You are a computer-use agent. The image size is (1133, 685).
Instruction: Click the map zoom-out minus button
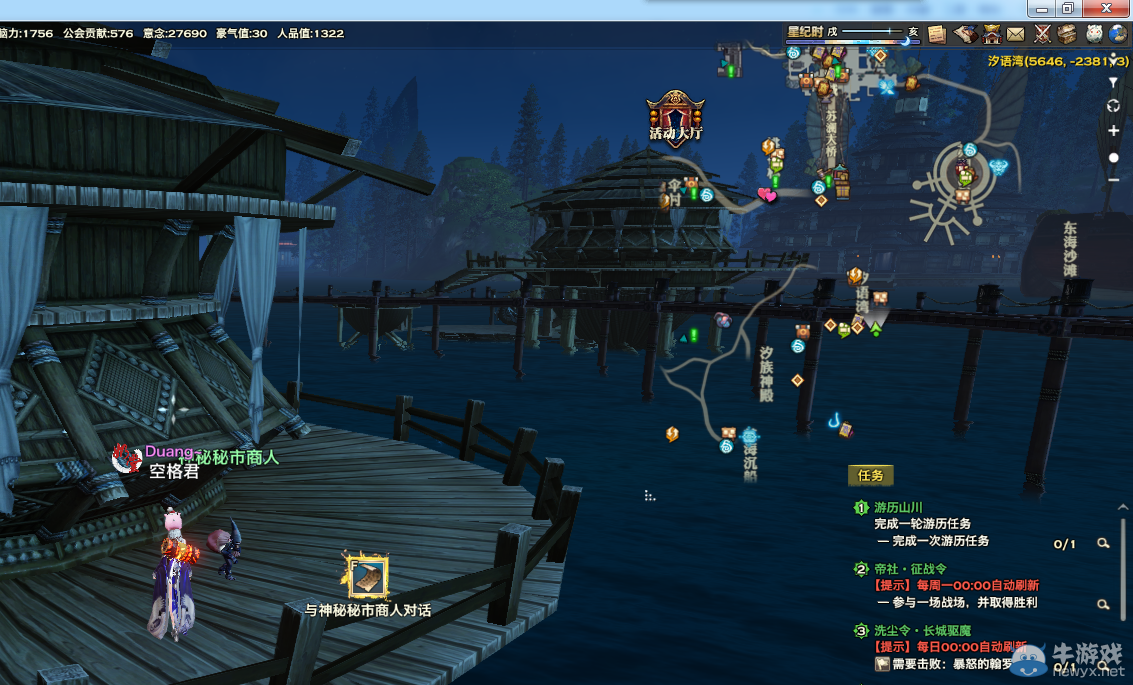pyautogui.click(x=1113, y=180)
